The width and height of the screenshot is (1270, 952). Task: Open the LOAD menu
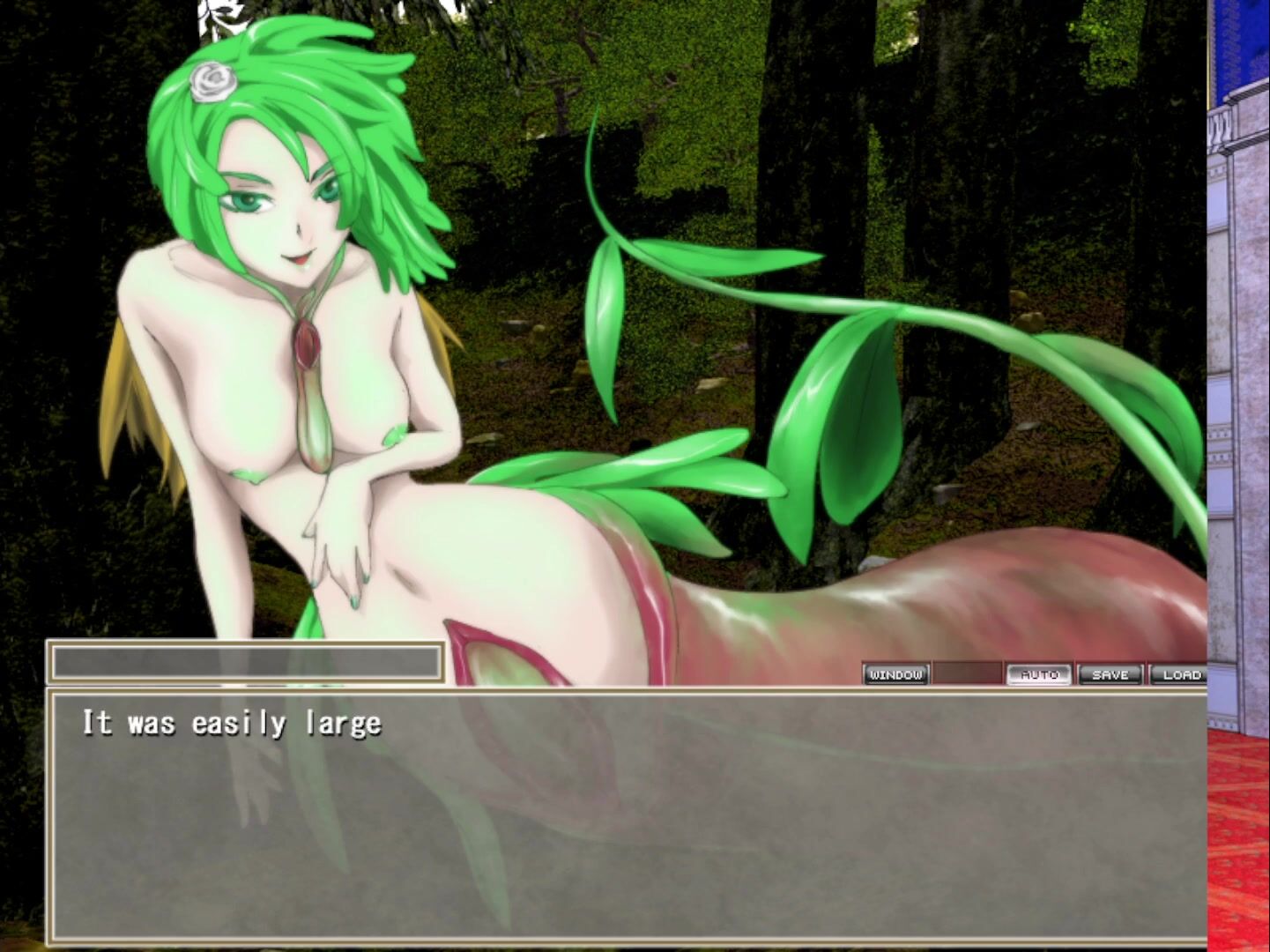tap(1179, 674)
